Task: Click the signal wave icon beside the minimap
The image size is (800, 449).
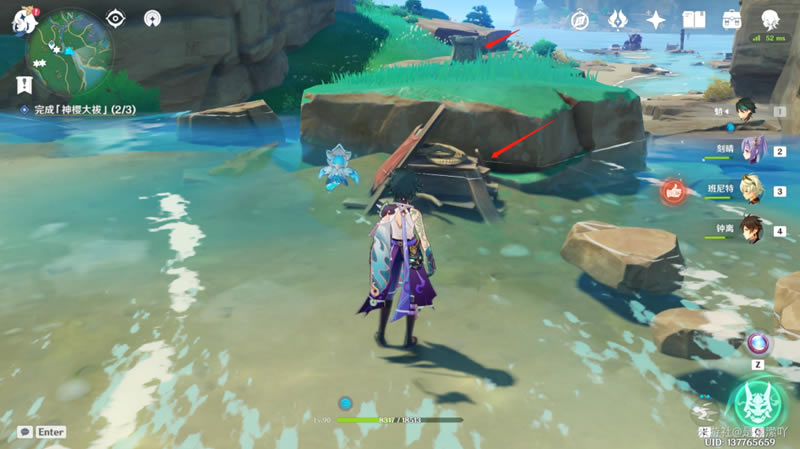Action: click(x=152, y=18)
